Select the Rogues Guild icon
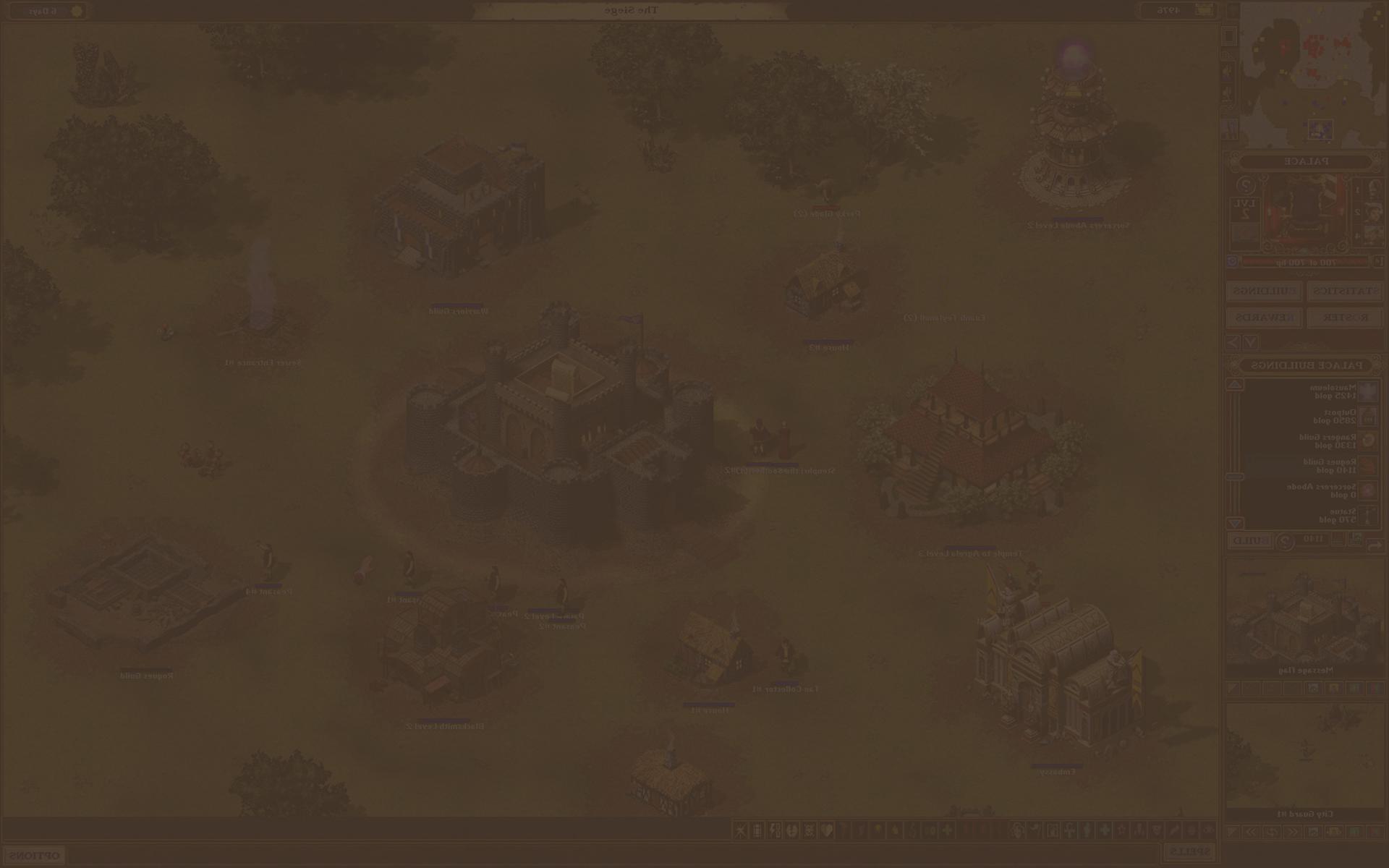 [x=1368, y=466]
